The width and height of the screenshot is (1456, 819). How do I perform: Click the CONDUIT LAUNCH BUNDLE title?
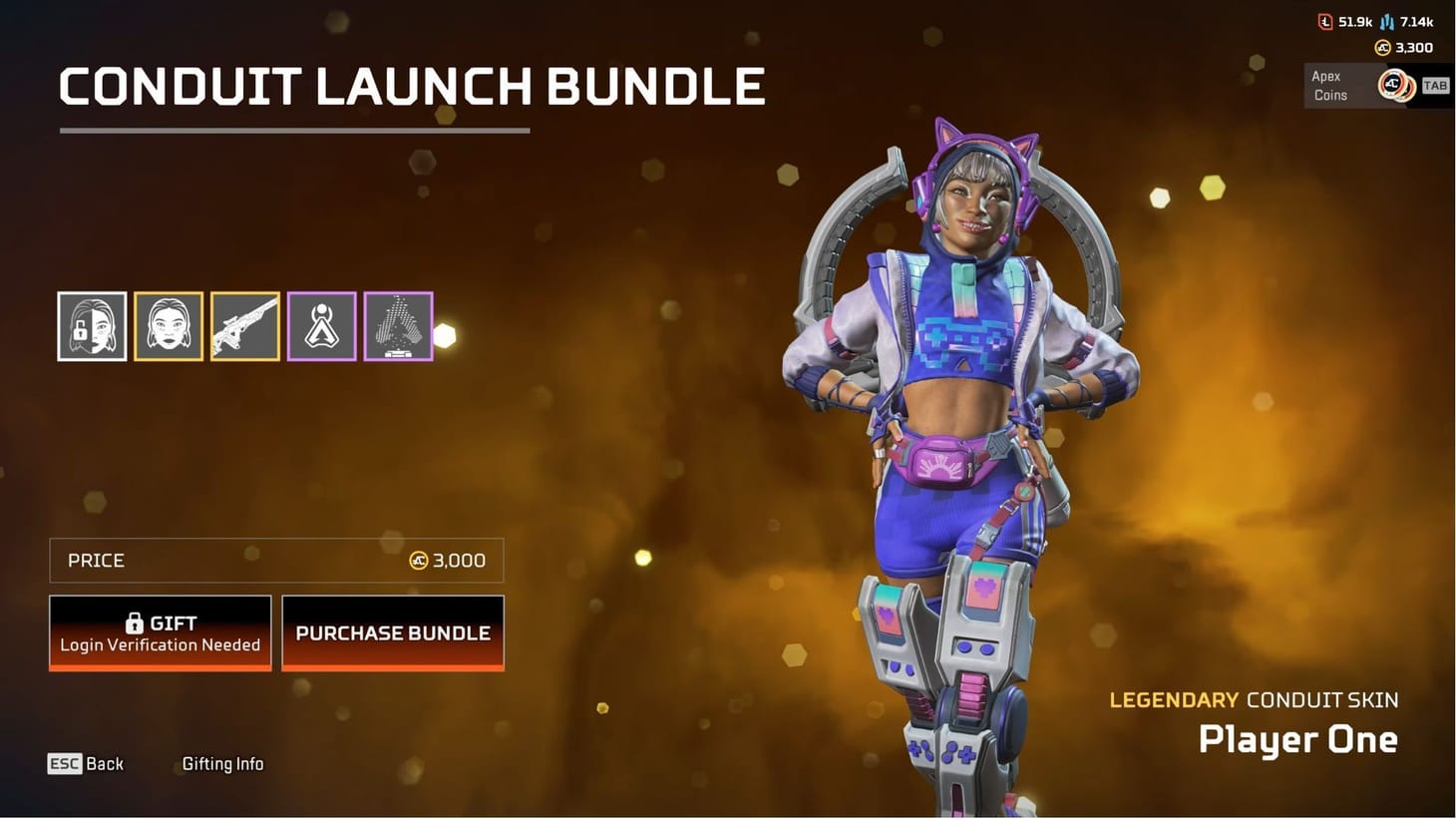412,87
